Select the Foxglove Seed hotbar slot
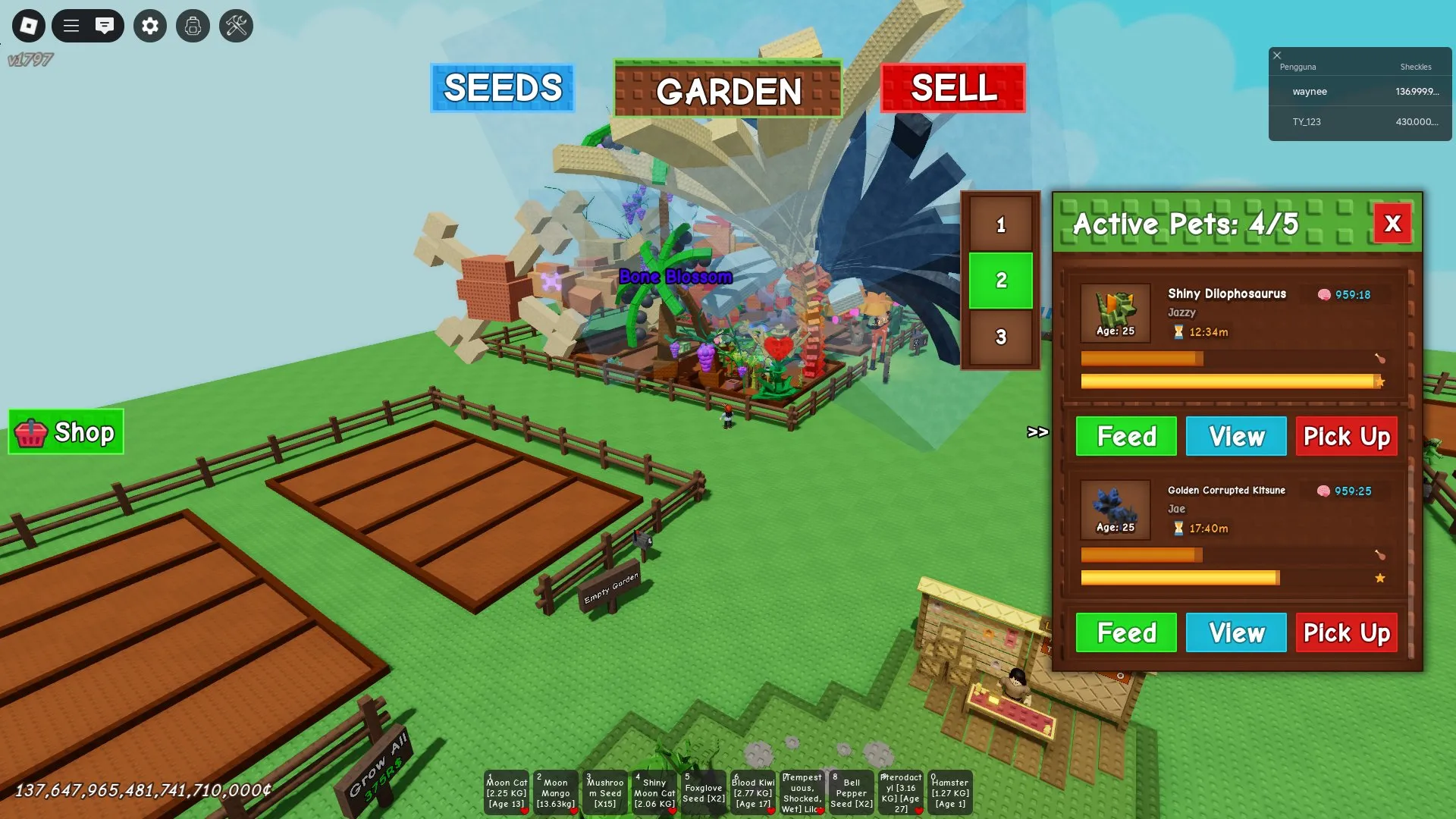The image size is (1456, 819). point(704,792)
